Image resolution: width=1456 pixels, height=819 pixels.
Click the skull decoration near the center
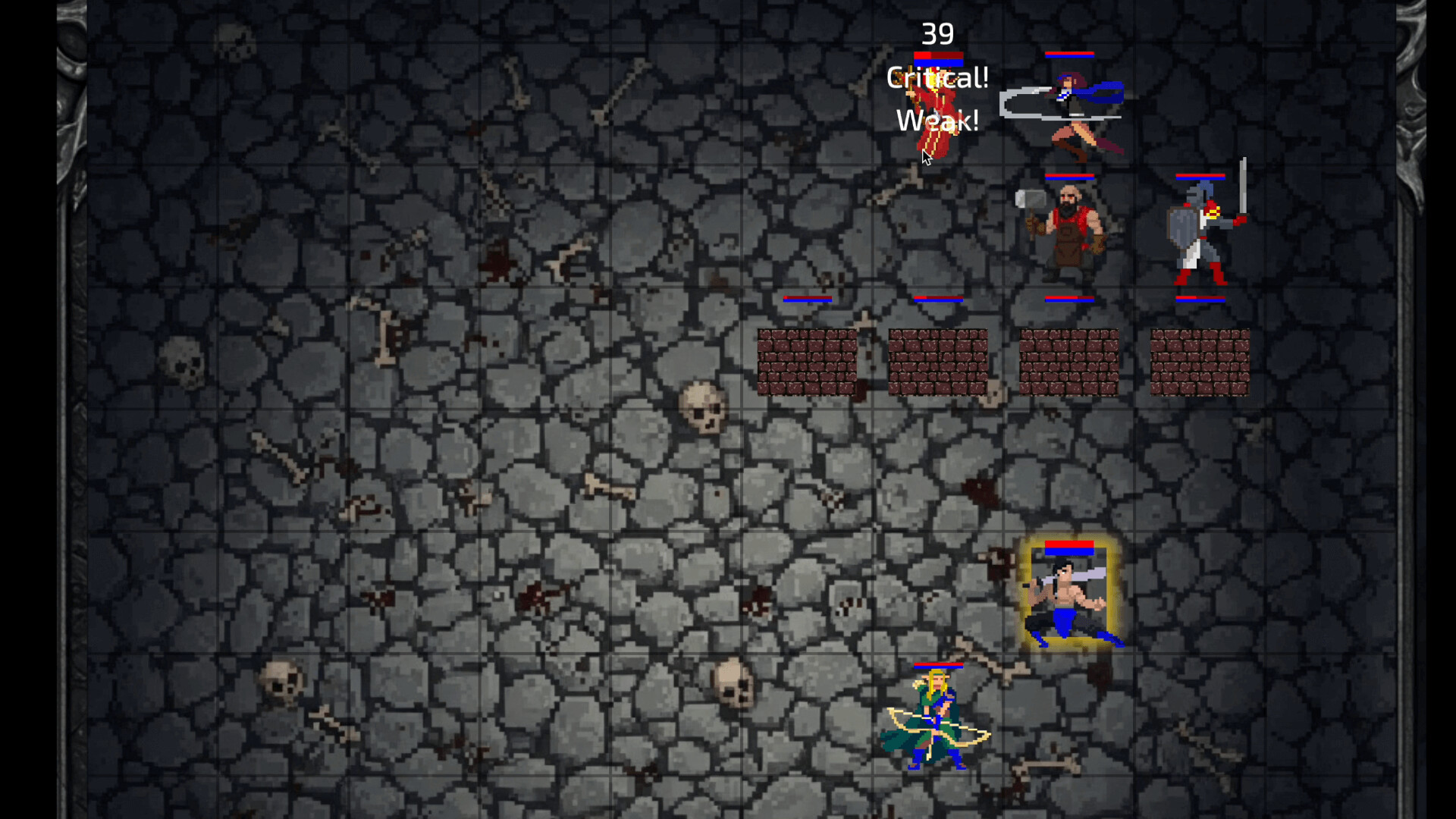click(x=701, y=406)
